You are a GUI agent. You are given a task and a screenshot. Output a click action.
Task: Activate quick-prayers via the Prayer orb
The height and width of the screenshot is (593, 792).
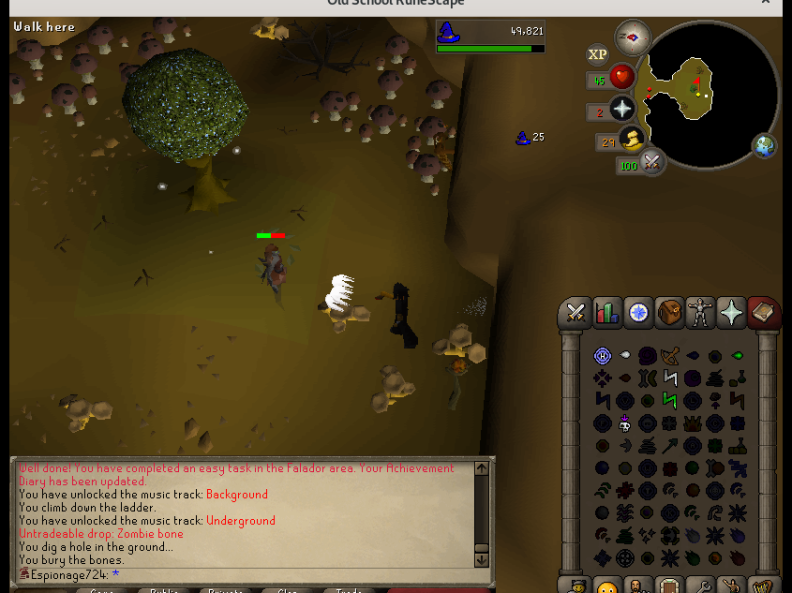pyautogui.click(x=622, y=109)
